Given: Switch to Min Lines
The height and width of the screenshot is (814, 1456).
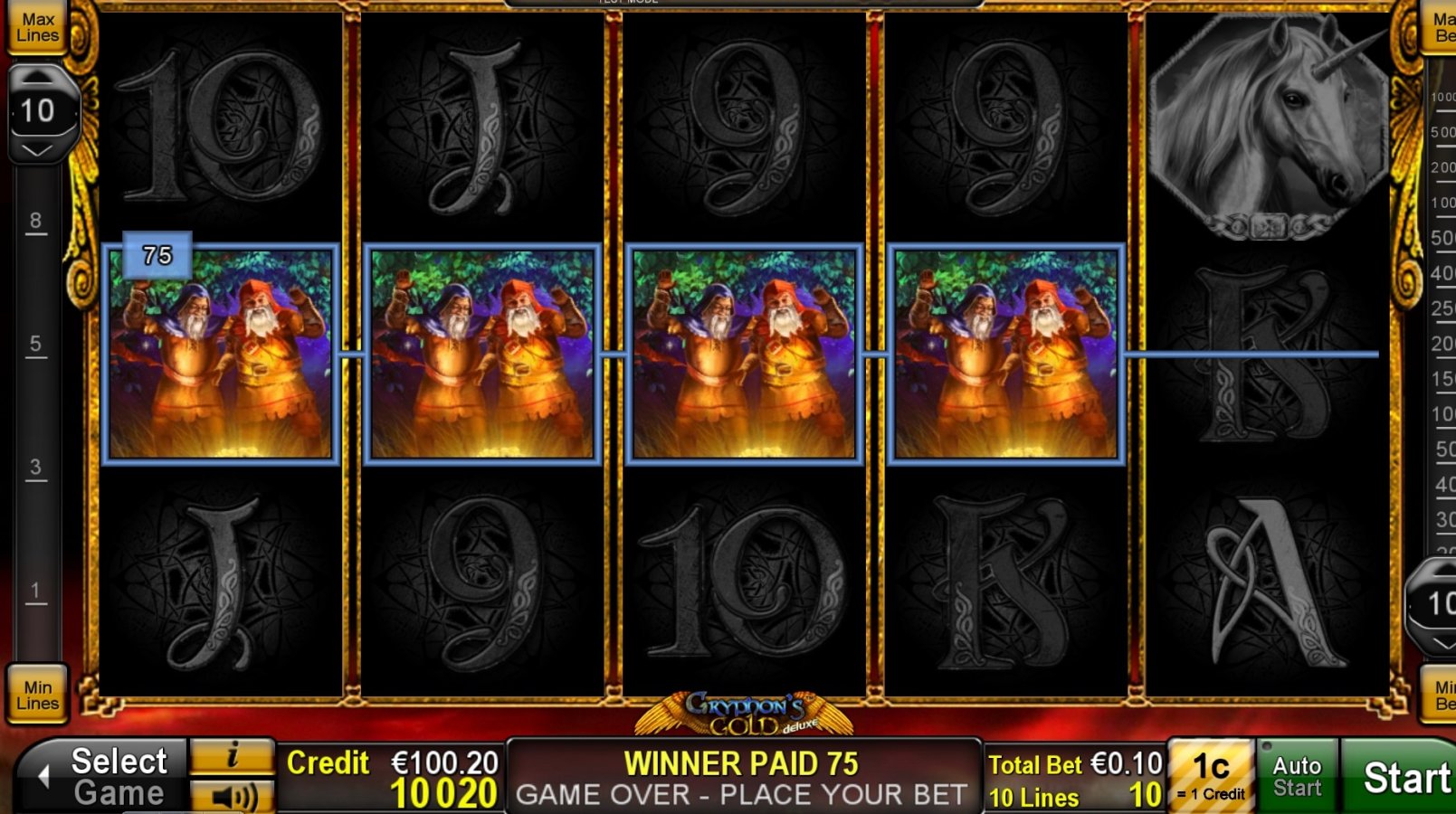Looking at the screenshot, I should (x=36, y=696).
